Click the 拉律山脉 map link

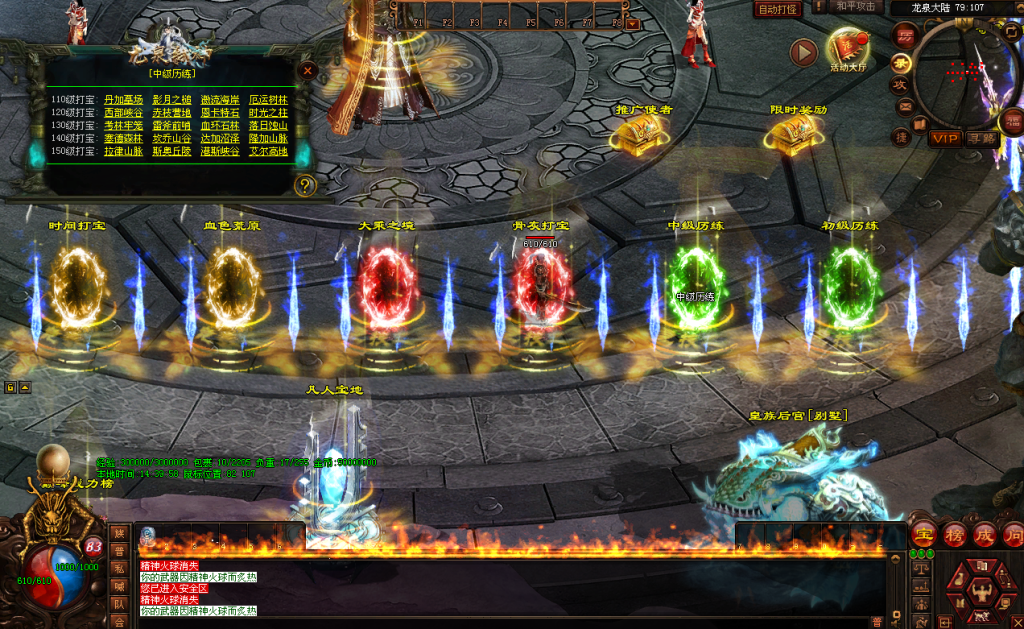pos(123,152)
